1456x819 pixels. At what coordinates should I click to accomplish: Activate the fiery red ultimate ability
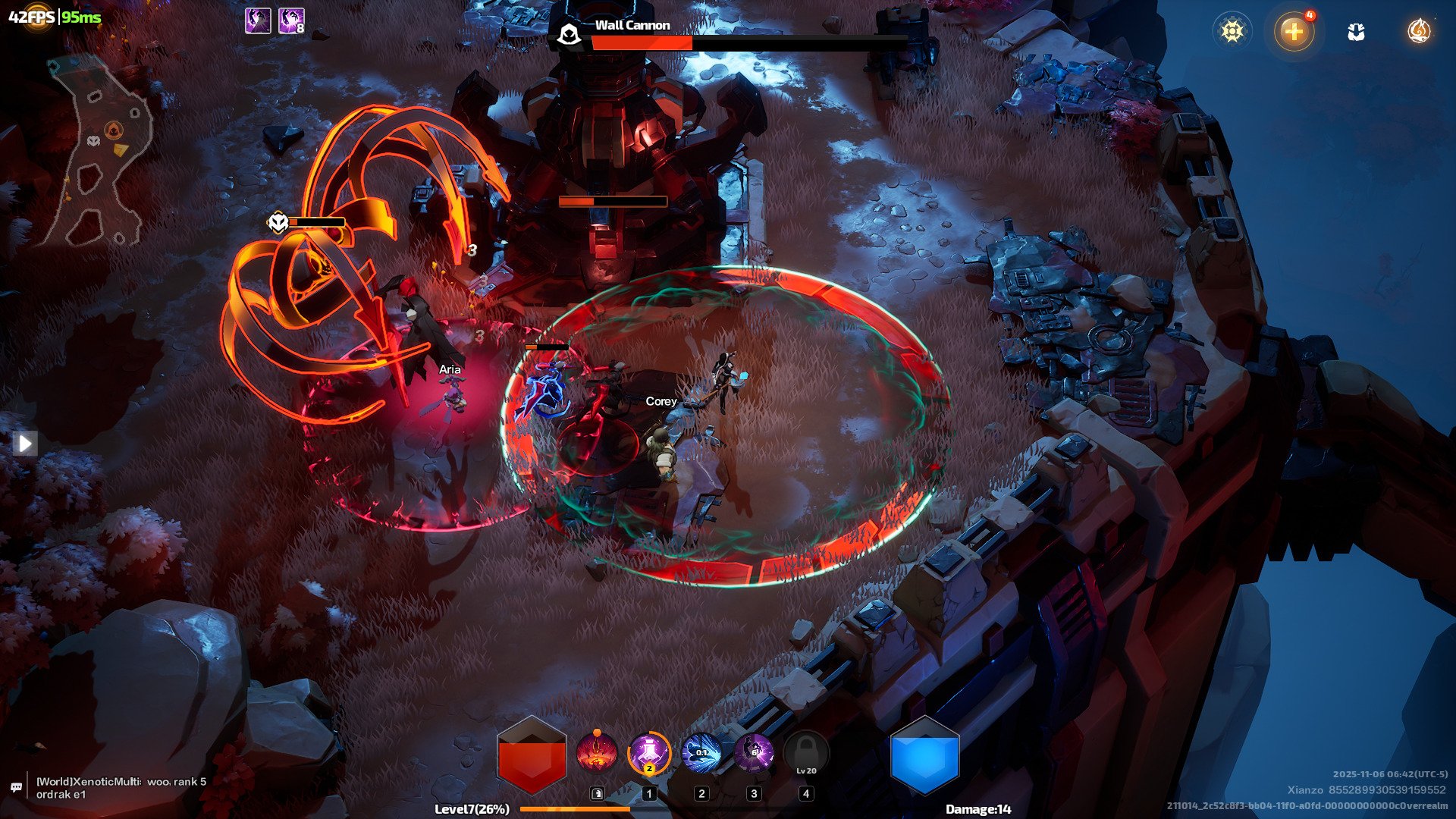[597, 754]
